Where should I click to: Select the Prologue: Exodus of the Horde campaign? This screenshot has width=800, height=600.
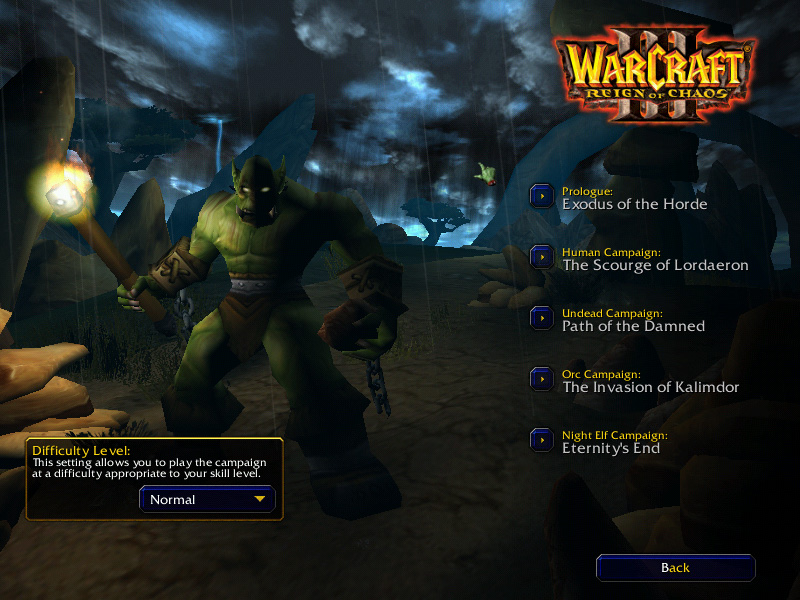tap(542, 196)
